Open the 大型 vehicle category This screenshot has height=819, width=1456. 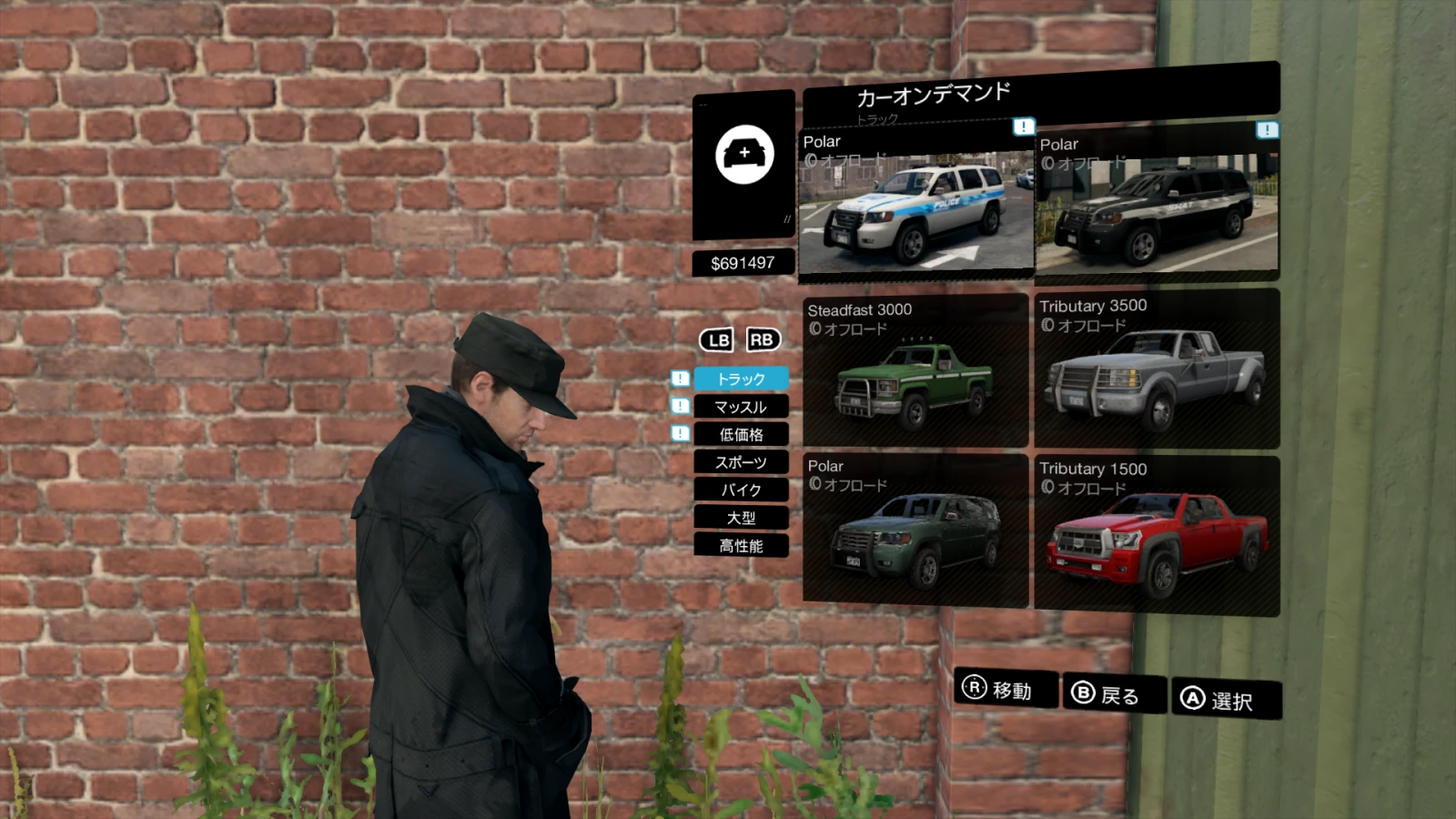pyautogui.click(x=742, y=518)
